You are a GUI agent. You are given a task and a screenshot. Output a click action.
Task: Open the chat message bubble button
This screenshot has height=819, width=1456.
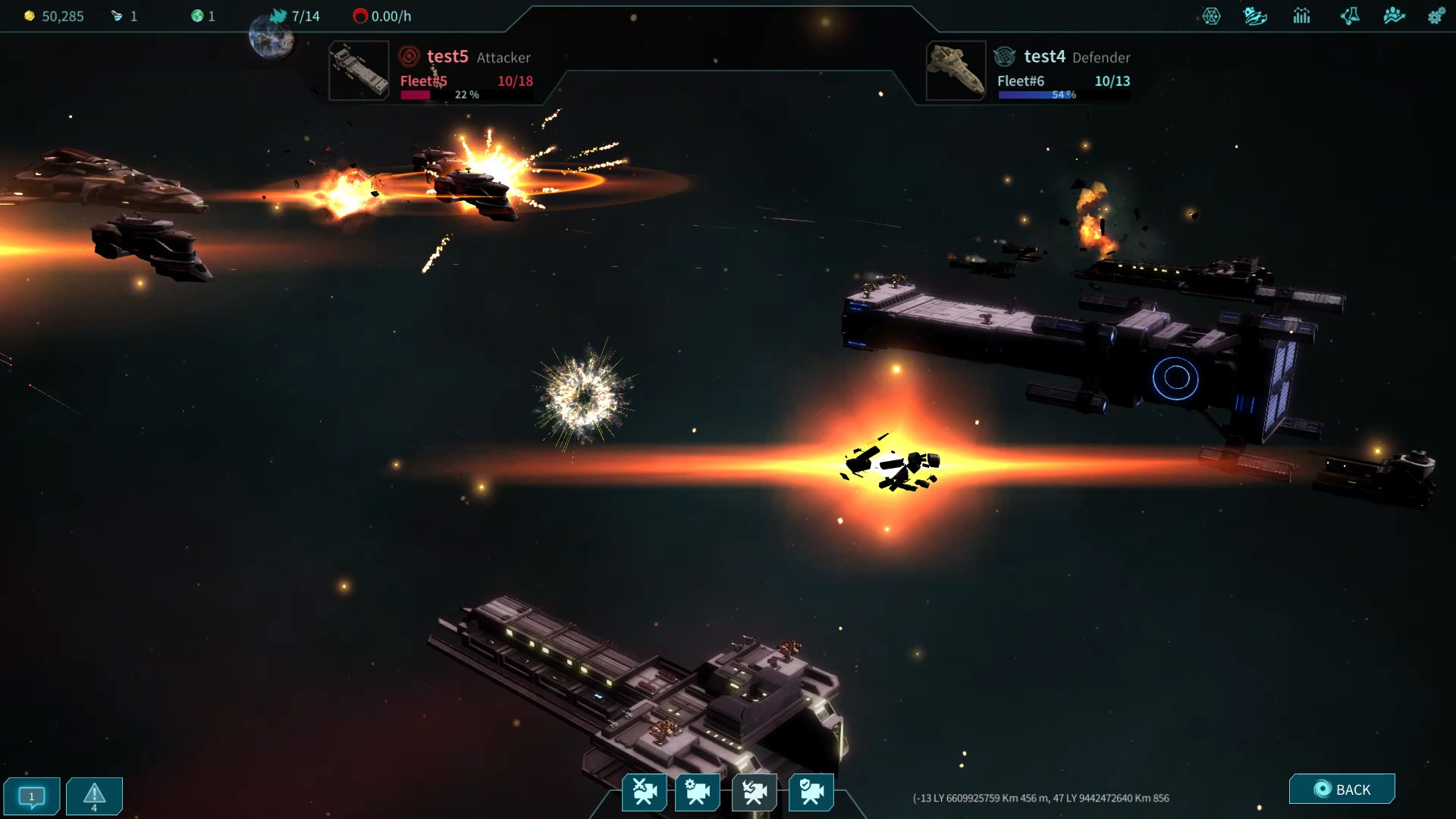tap(32, 796)
